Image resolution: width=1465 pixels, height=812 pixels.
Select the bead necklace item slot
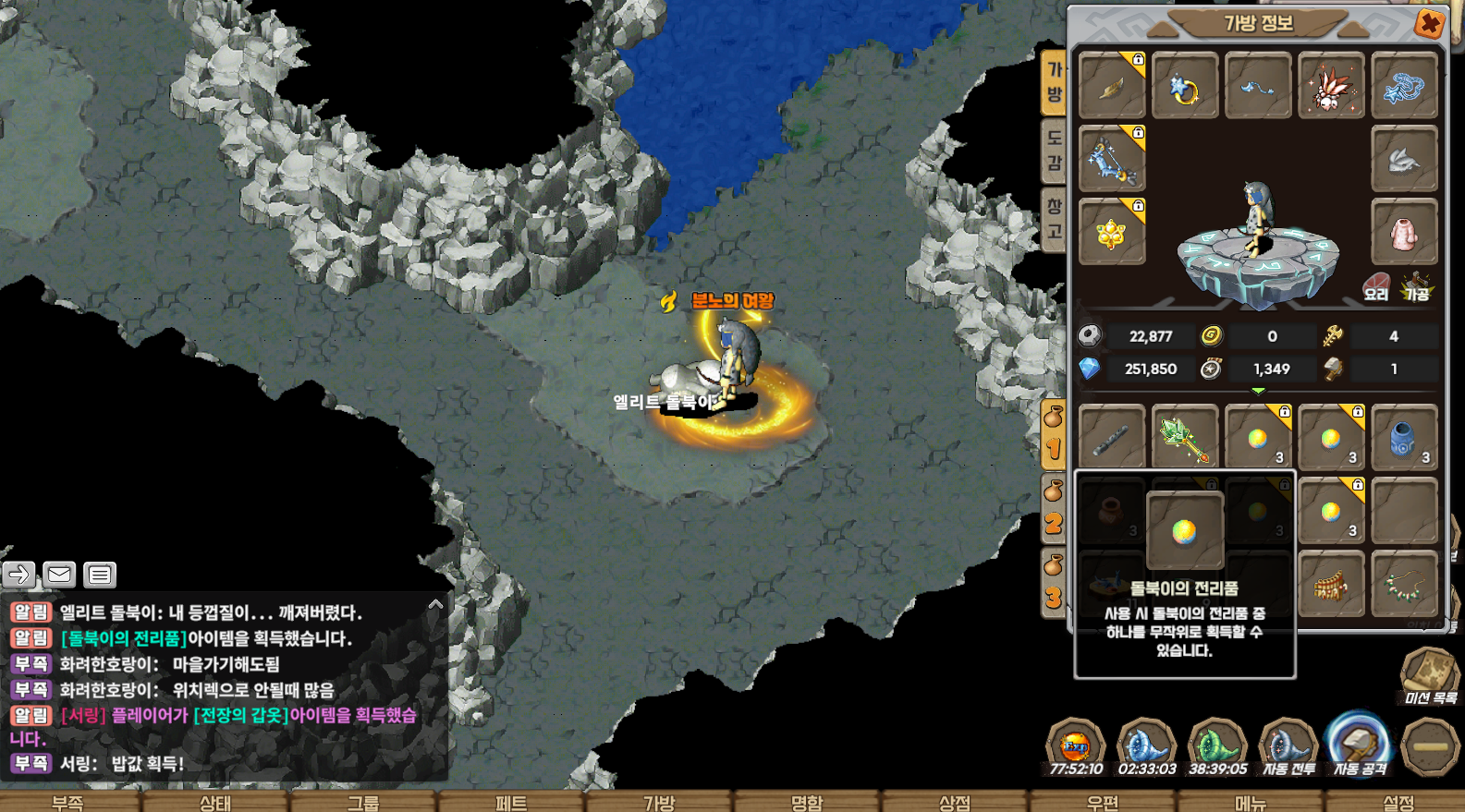click(x=1404, y=585)
